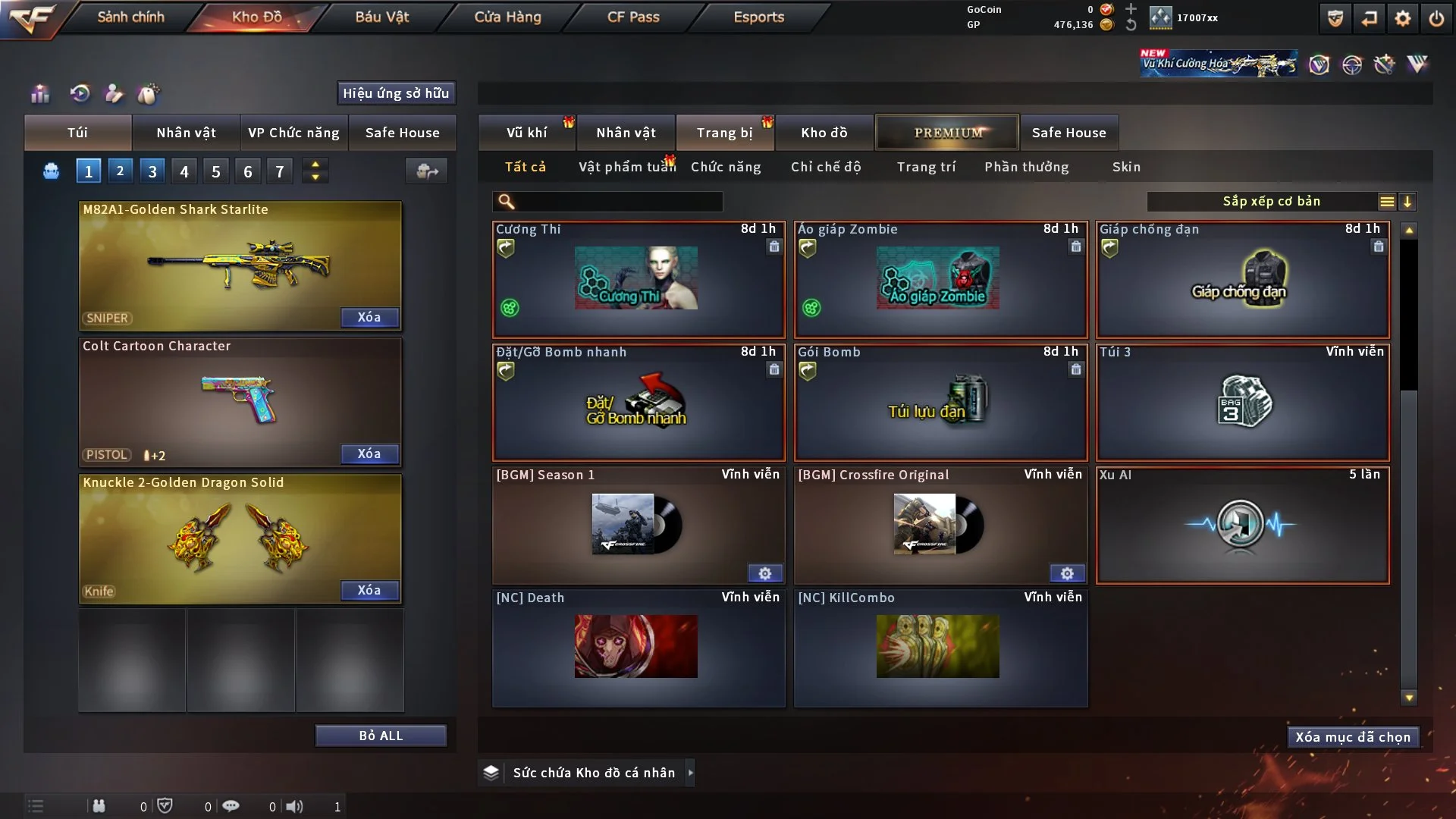Image resolution: width=1456 pixels, height=819 pixels.
Task: Select the Cương Thi item
Action: (x=638, y=279)
